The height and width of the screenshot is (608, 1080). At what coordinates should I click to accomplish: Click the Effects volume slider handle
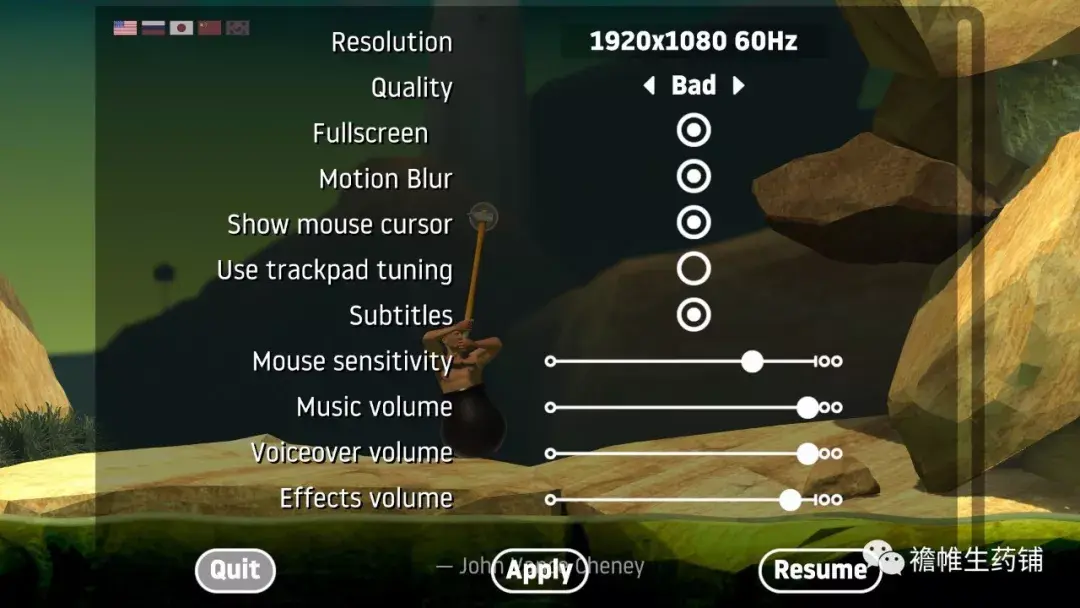coord(790,499)
